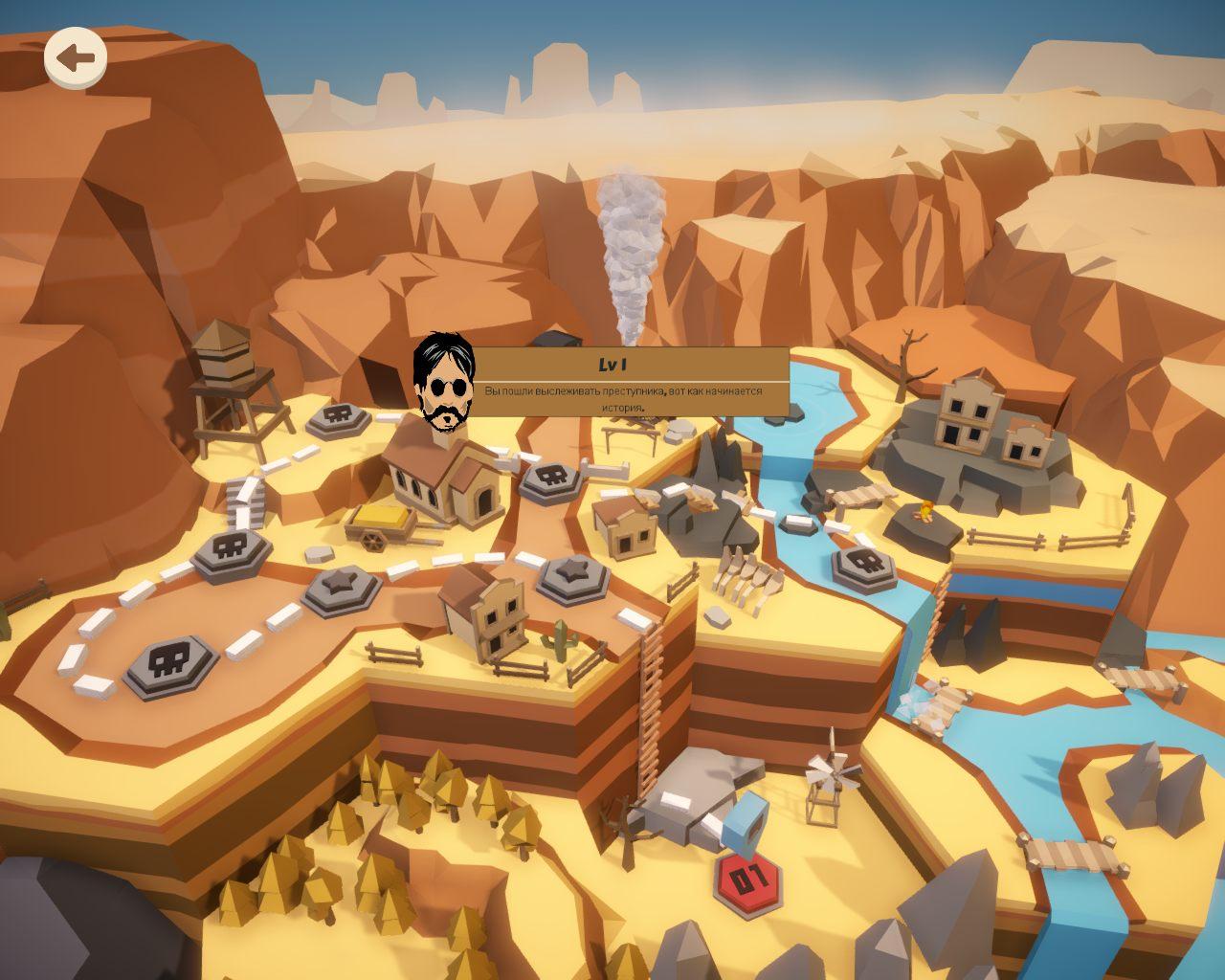Click the back arrow button
This screenshot has height=980, width=1225.
coord(75,59)
